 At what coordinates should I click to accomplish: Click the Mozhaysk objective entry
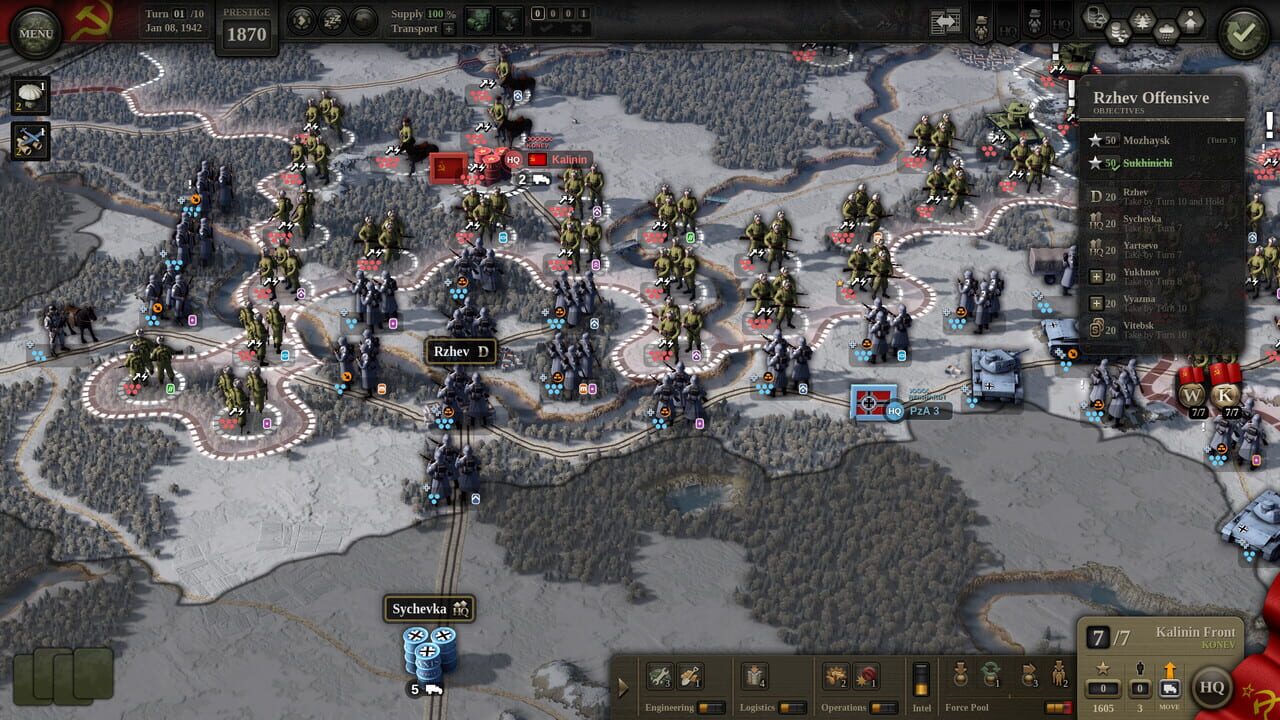click(x=1148, y=140)
